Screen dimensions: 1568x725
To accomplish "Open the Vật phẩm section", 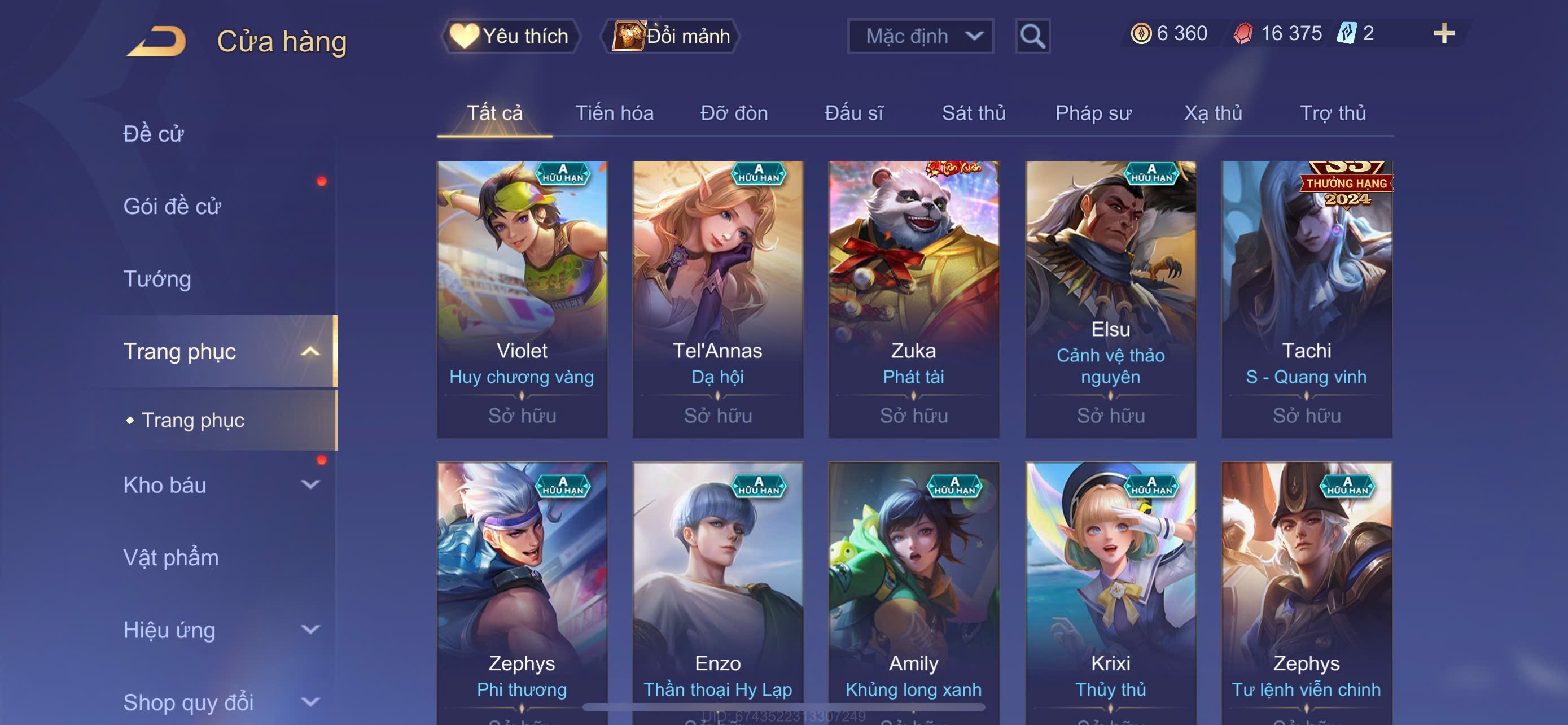I will coord(171,558).
